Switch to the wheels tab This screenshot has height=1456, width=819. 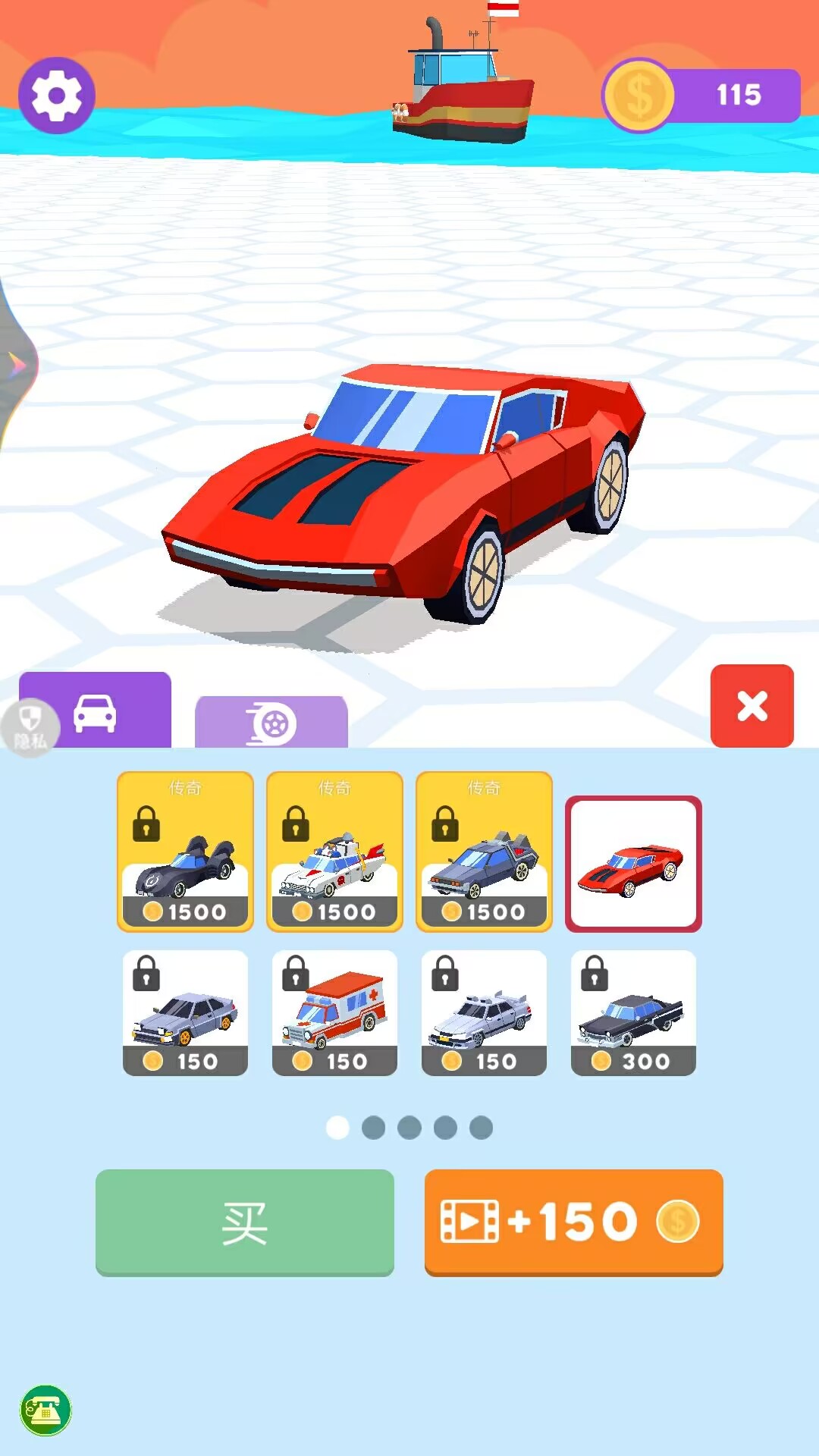coord(271,722)
